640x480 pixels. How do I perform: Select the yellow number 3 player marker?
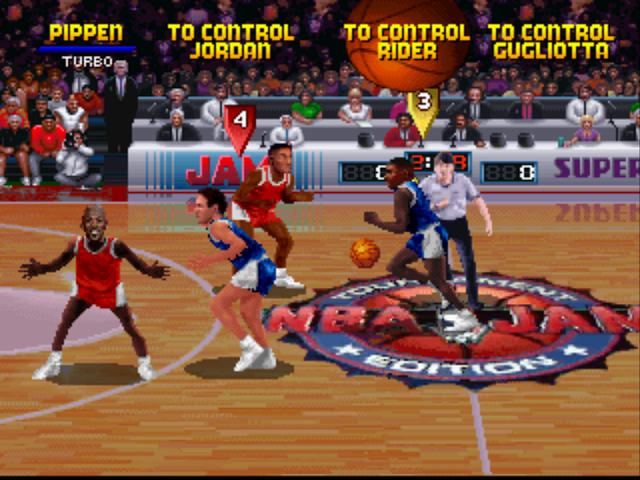pos(423,104)
